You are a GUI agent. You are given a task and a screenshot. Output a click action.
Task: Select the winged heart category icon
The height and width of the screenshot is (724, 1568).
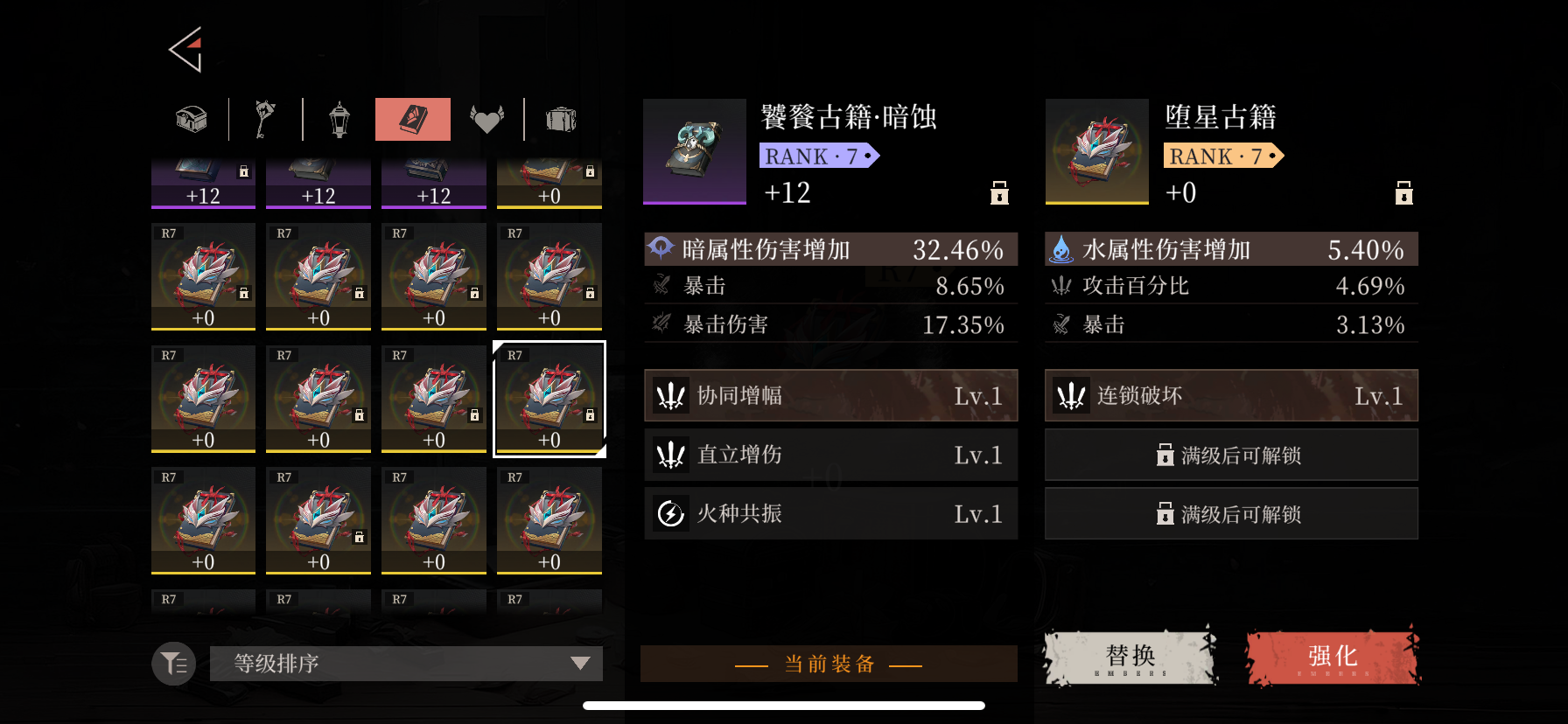487,119
